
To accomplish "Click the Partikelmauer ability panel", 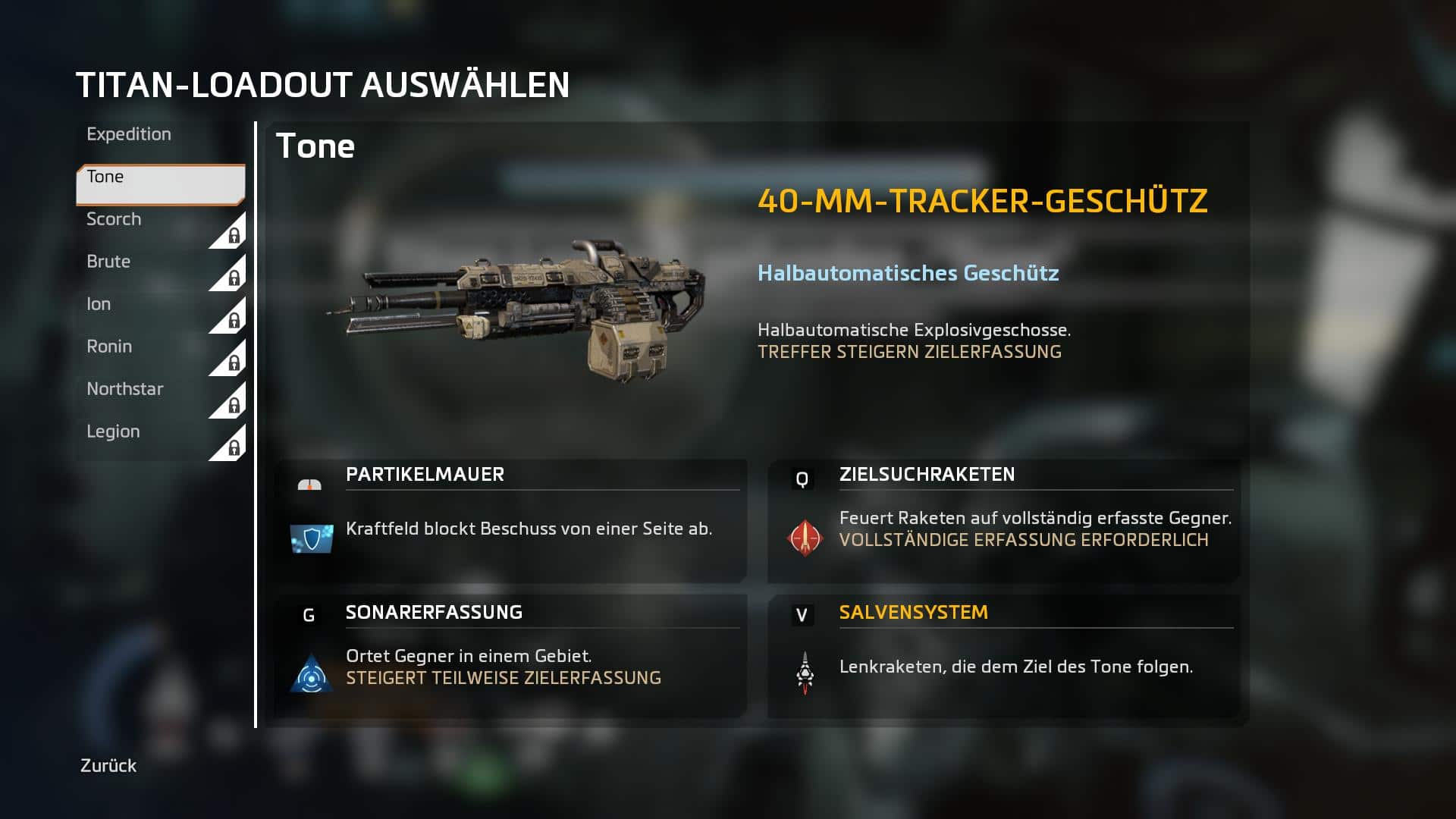I will coord(510,520).
